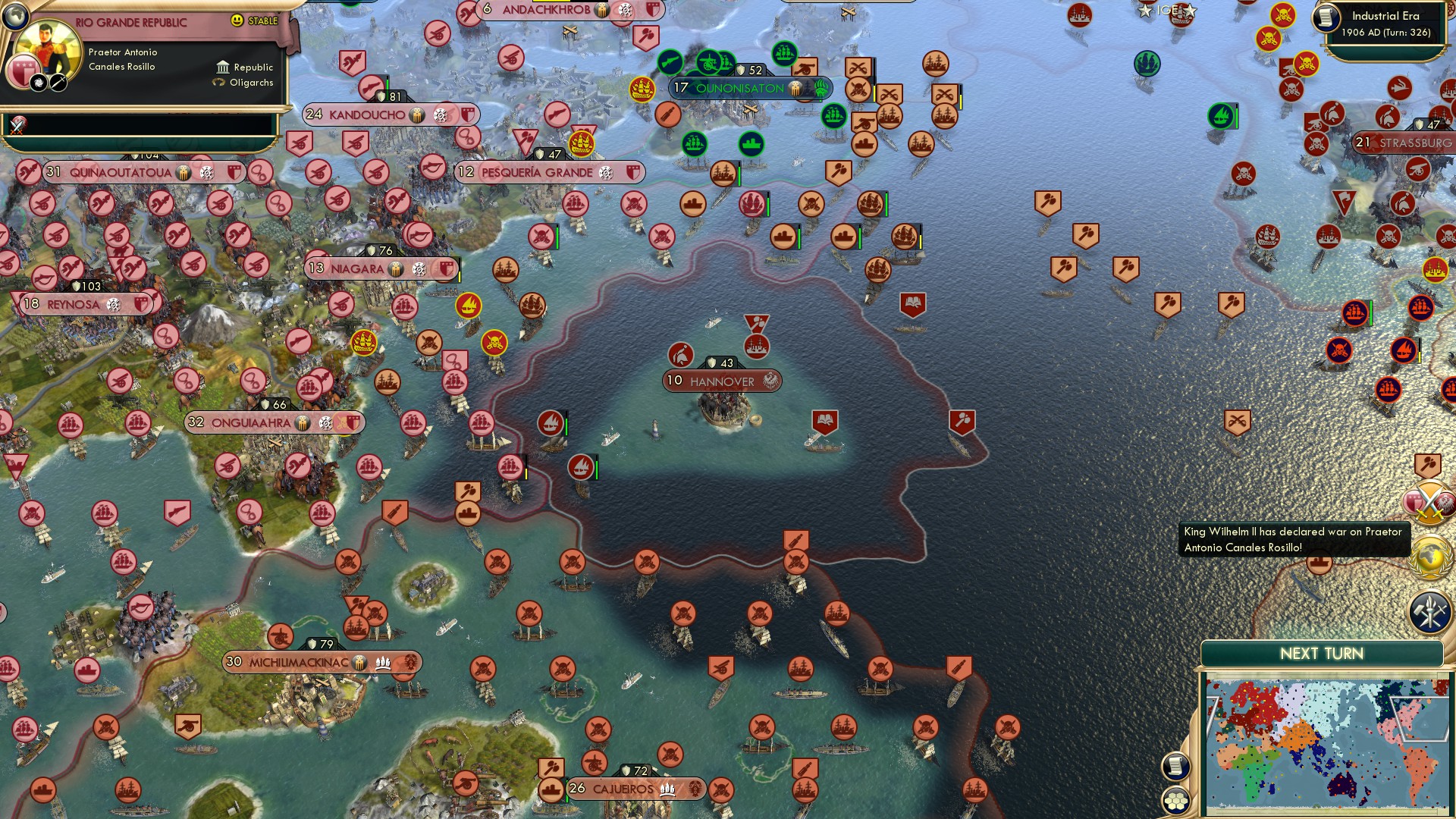Viewport: 1456px width, 819px height.
Task: Dismiss the King Wilhelm II war message
Action: [x=1291, y=540]
